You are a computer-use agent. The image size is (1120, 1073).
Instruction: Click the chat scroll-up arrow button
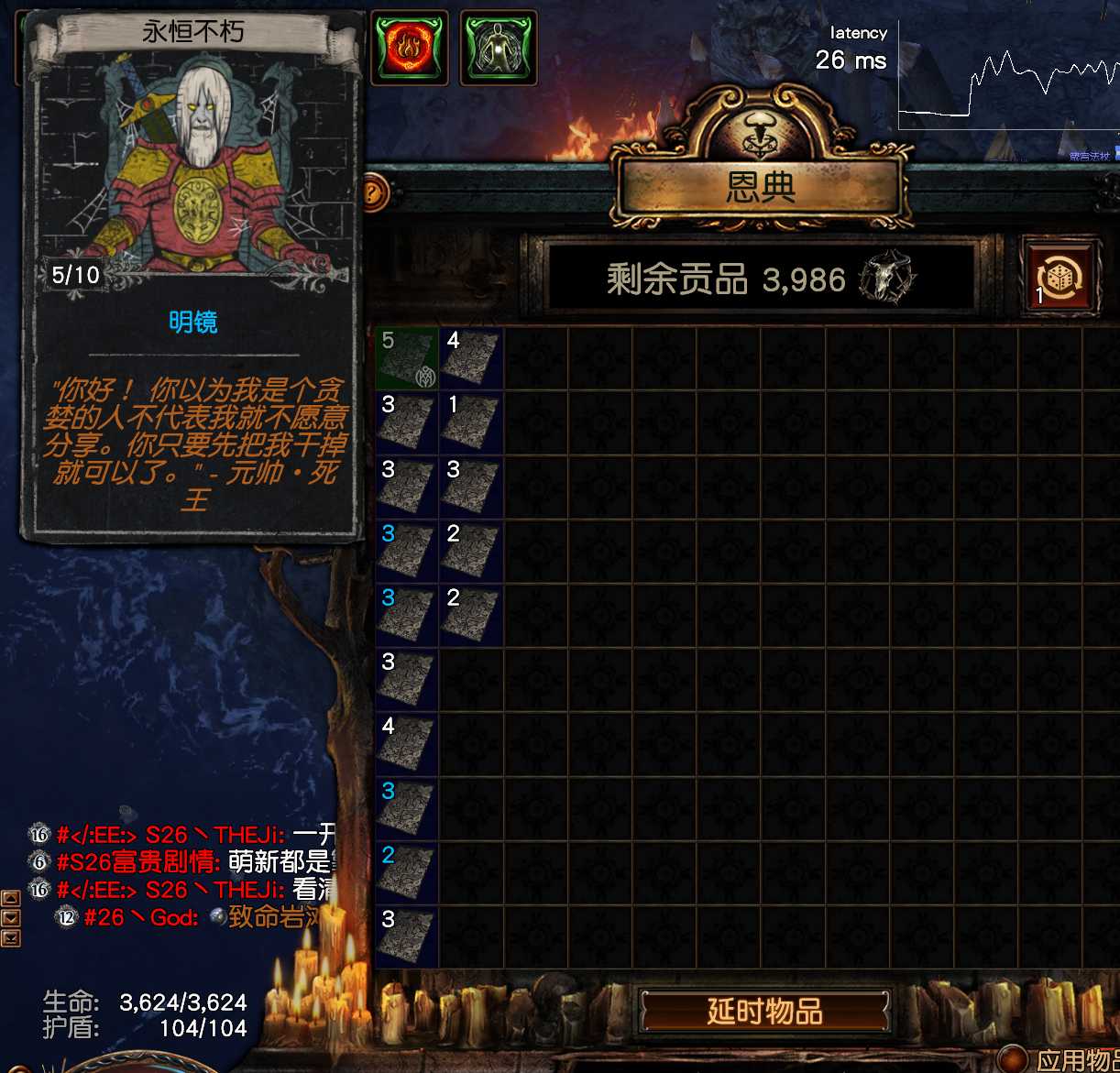11,899
